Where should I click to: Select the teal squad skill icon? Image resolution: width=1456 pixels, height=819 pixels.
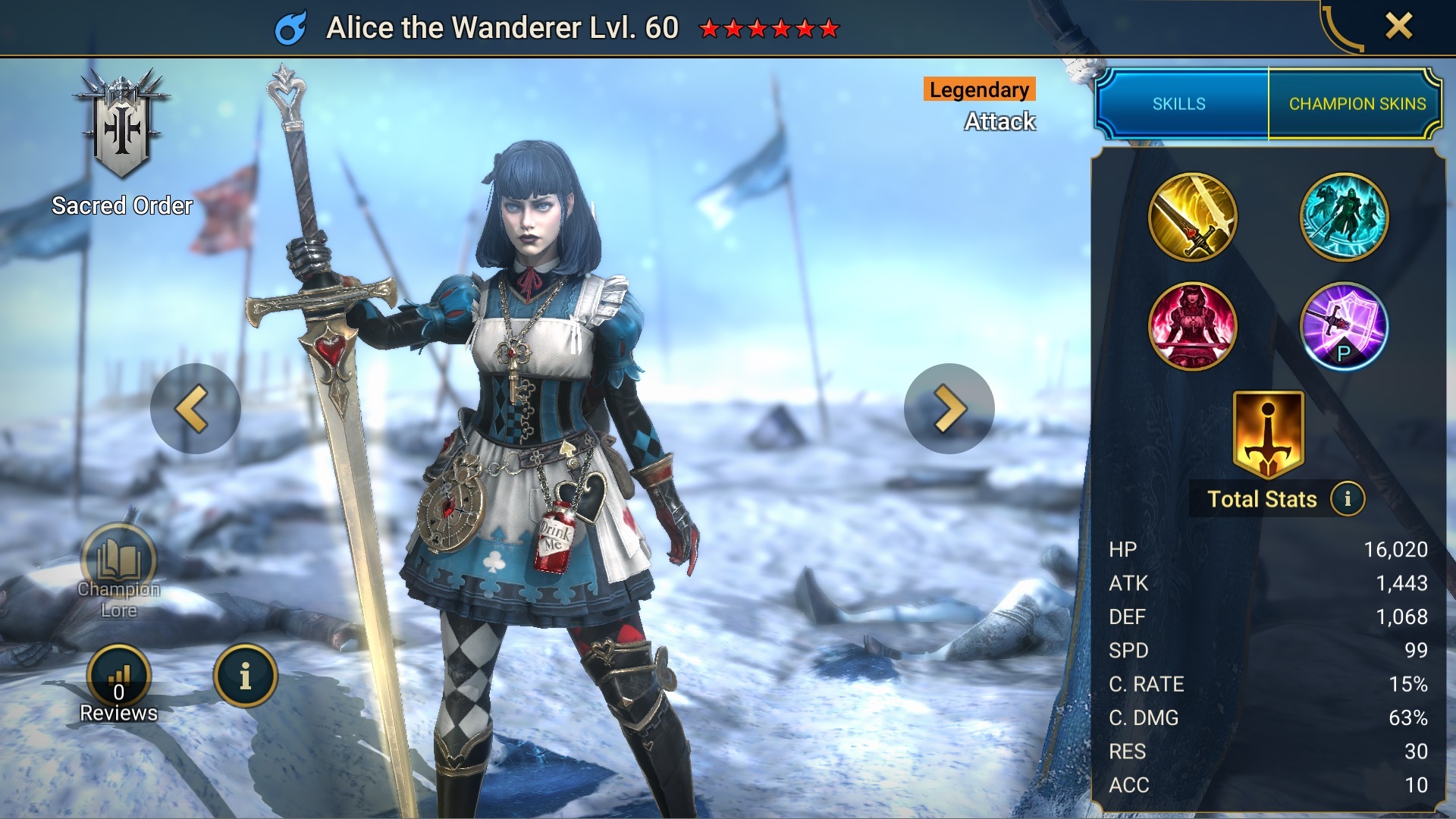1344,218
